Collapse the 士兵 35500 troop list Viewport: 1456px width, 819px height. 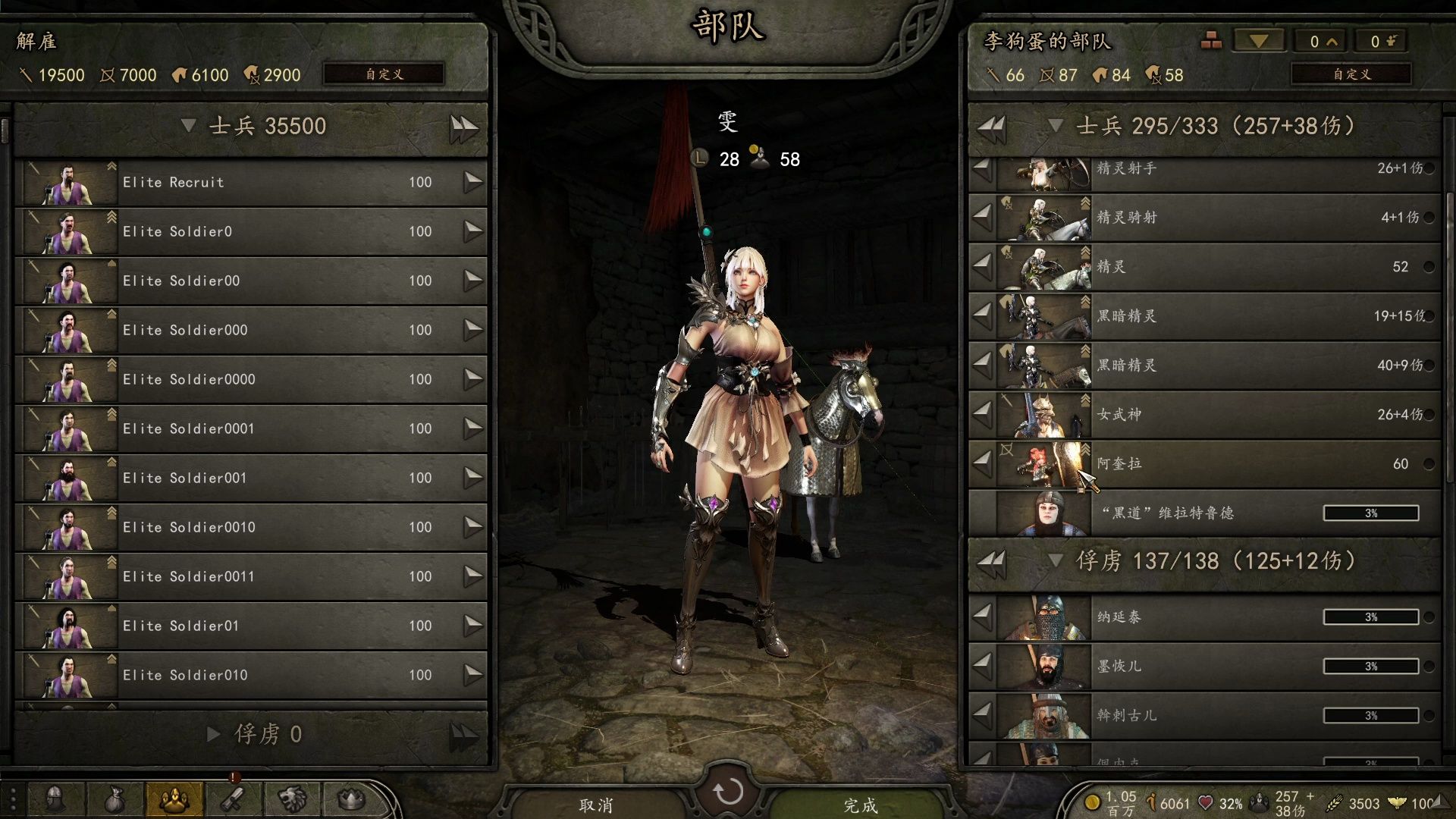coord(189,126)
